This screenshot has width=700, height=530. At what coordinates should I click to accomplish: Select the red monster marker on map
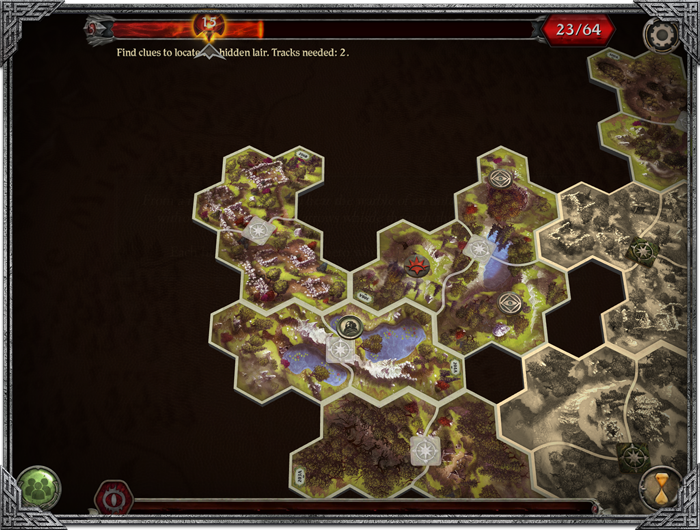[x=416, y=266]
